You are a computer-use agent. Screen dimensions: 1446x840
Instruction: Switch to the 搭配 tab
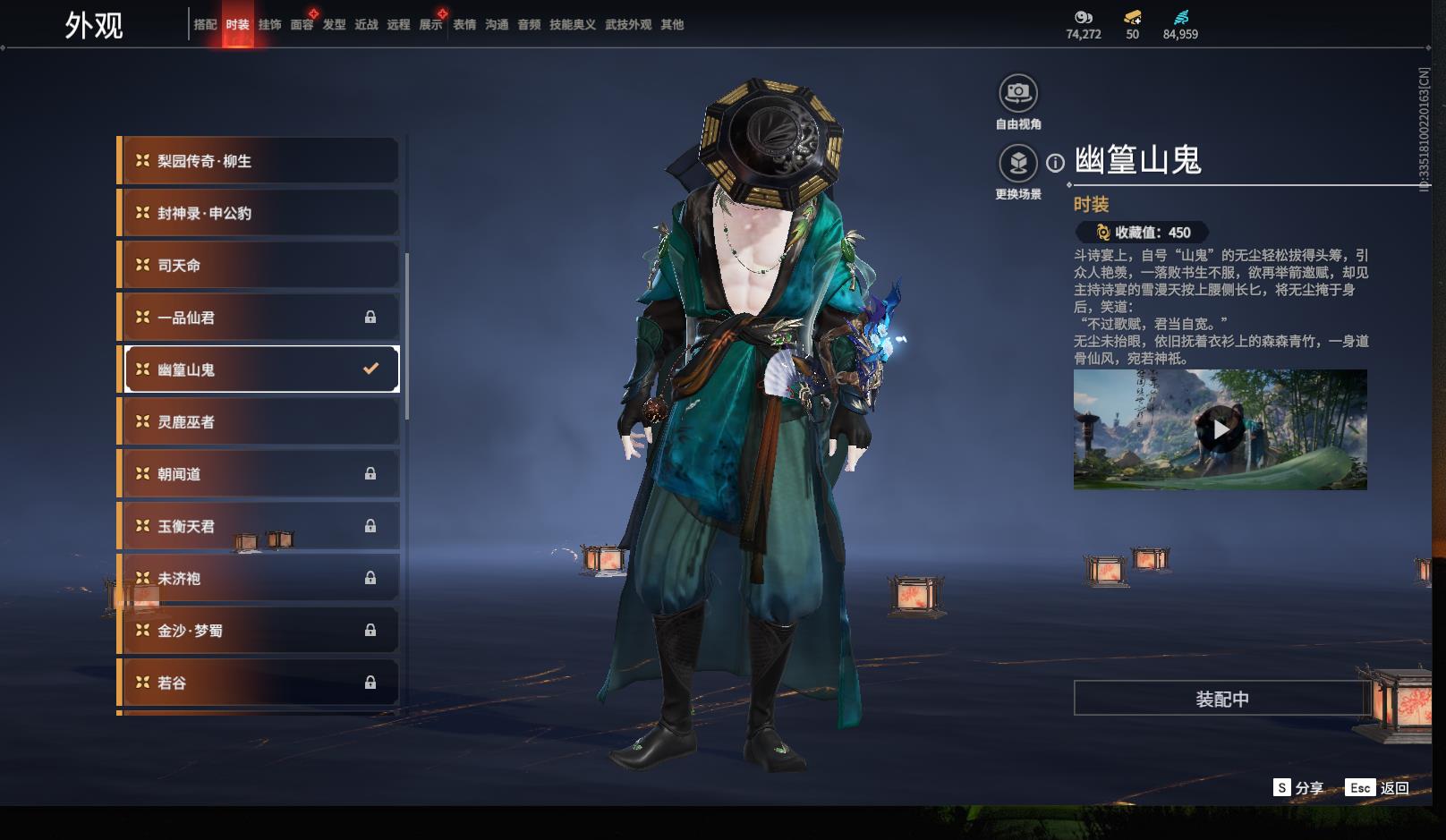click(x=205, y=25)
